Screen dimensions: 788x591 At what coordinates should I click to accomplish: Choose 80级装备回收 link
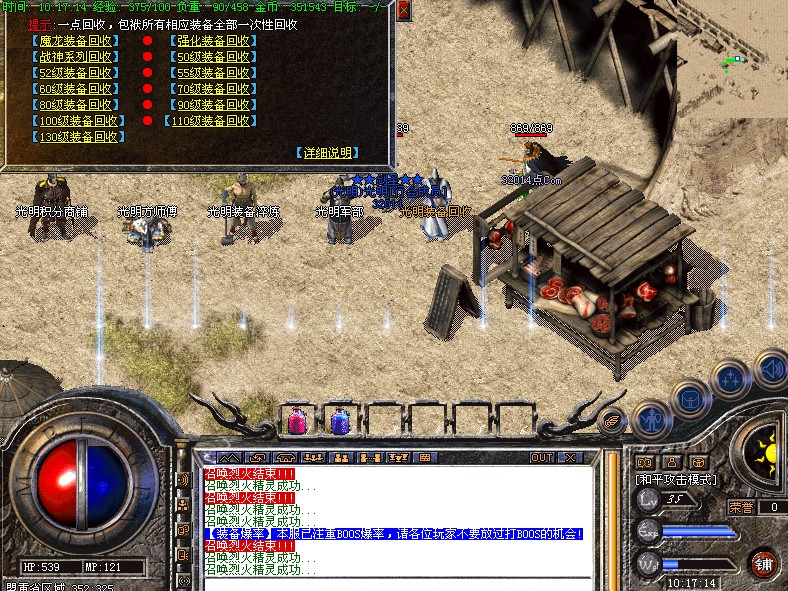point(76,105)
